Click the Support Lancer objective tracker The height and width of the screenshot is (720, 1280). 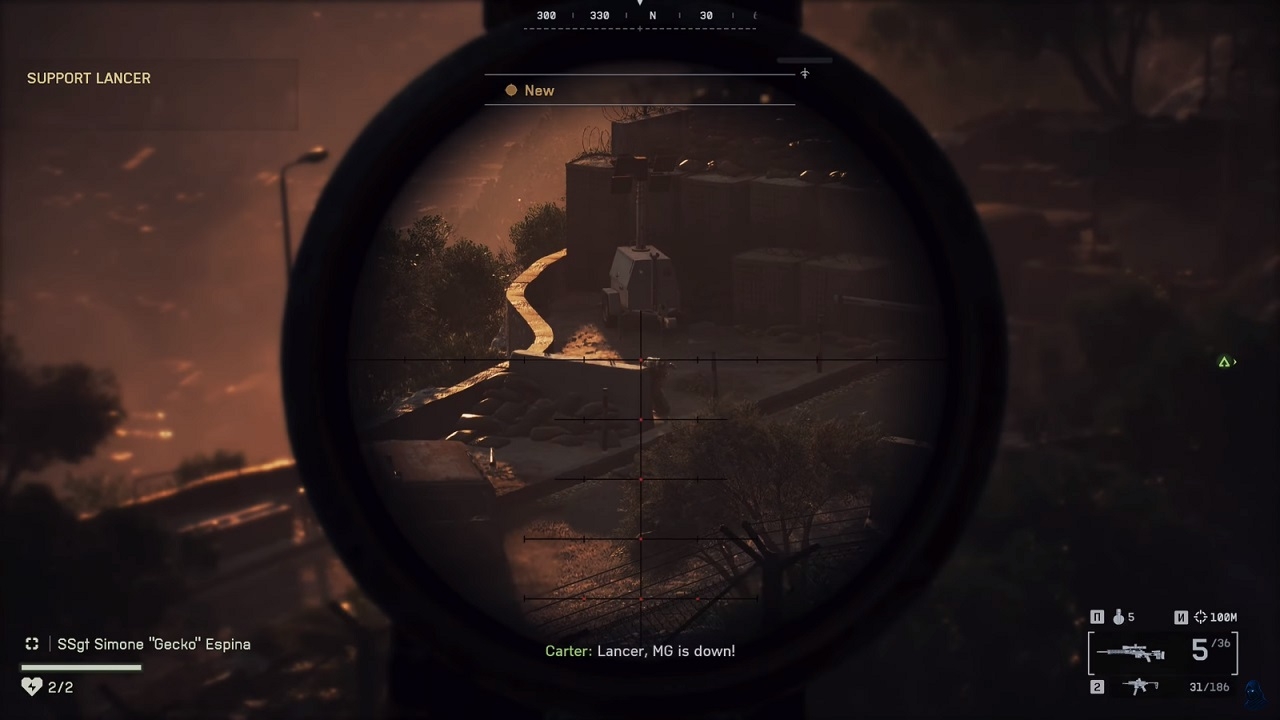pos(89,78)
